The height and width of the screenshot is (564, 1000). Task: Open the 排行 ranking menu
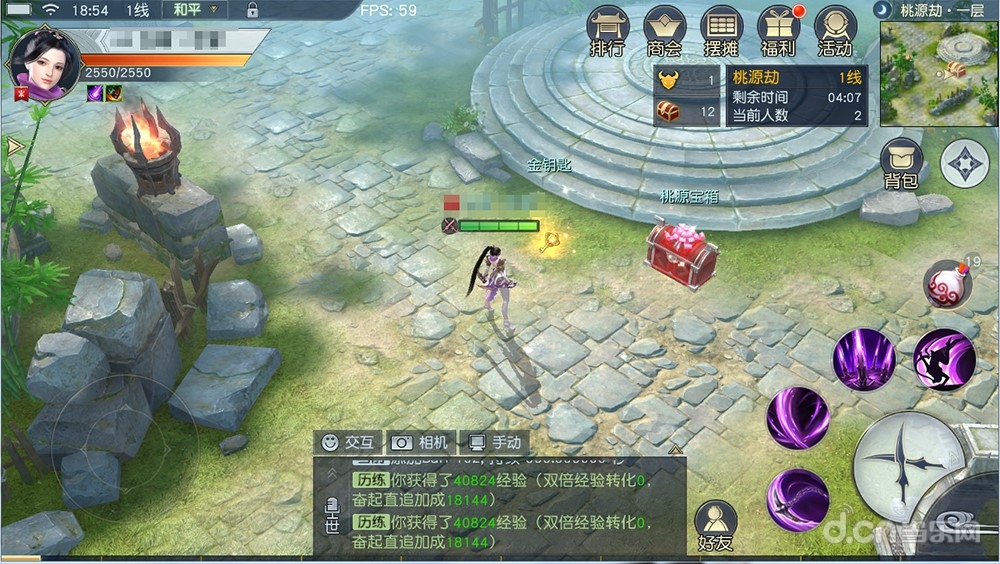pos(607,31)
